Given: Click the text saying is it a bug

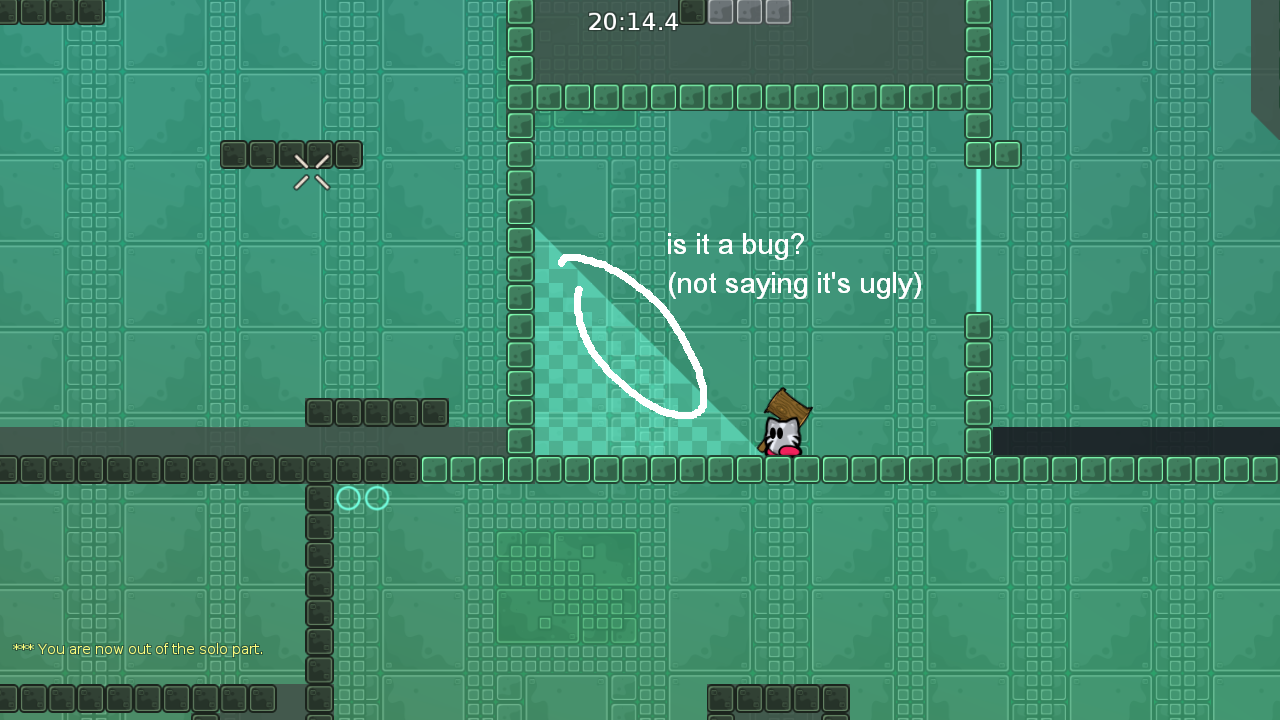Looking at the screenshot, I should (735, 245).
